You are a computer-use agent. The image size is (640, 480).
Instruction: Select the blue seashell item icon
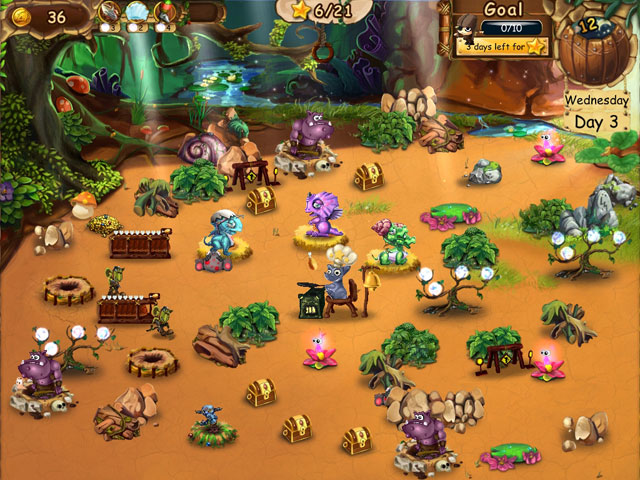(137, 12)
